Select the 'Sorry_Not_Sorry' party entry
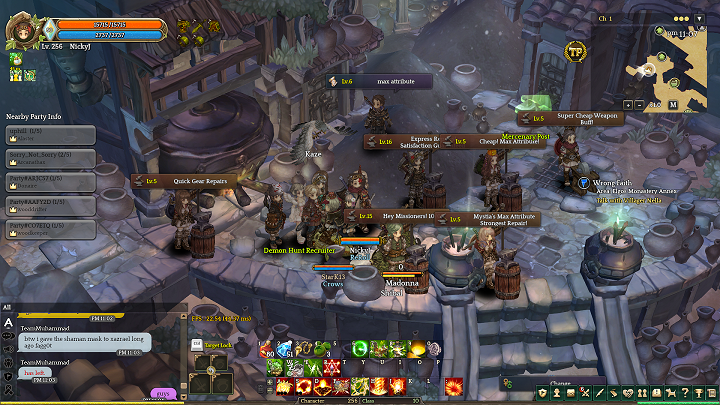Screen dimensions: 720x405 [50, 158]
